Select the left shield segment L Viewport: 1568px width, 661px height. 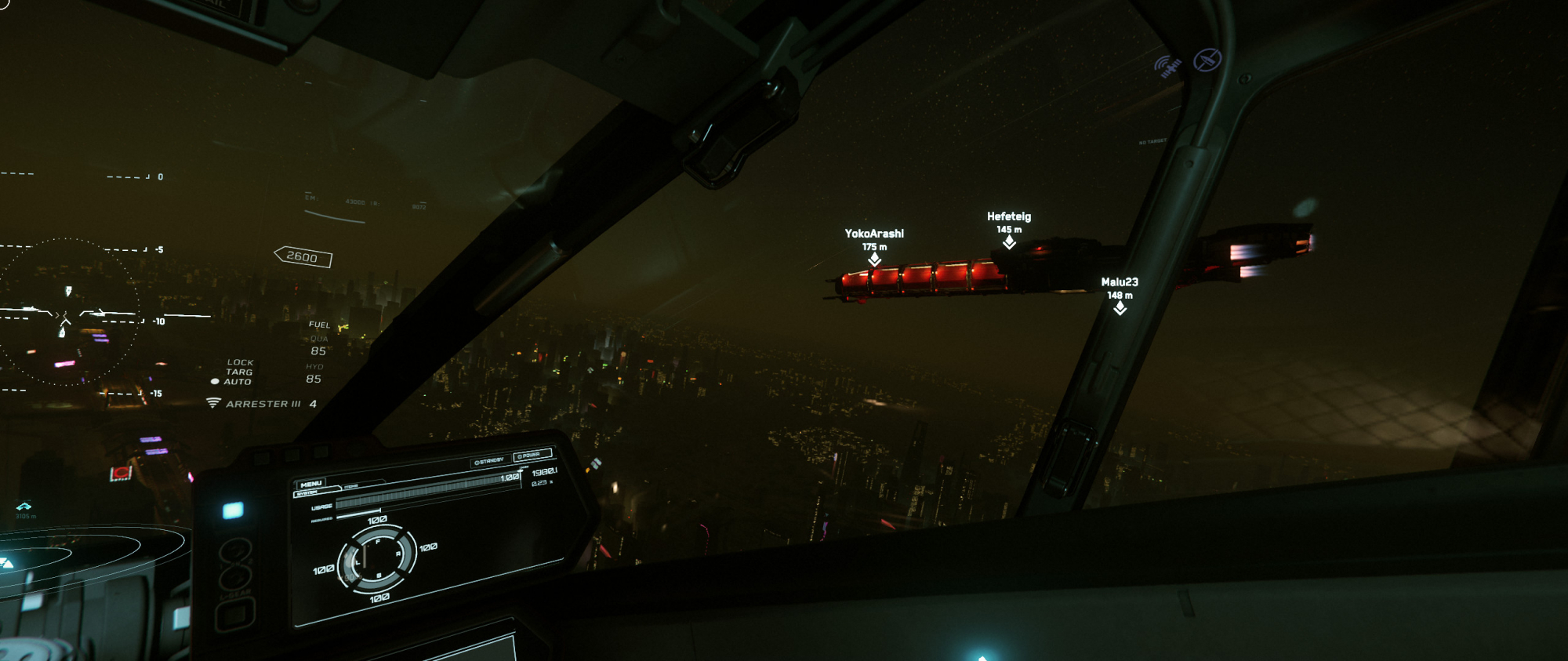click(x=358, y=563)
